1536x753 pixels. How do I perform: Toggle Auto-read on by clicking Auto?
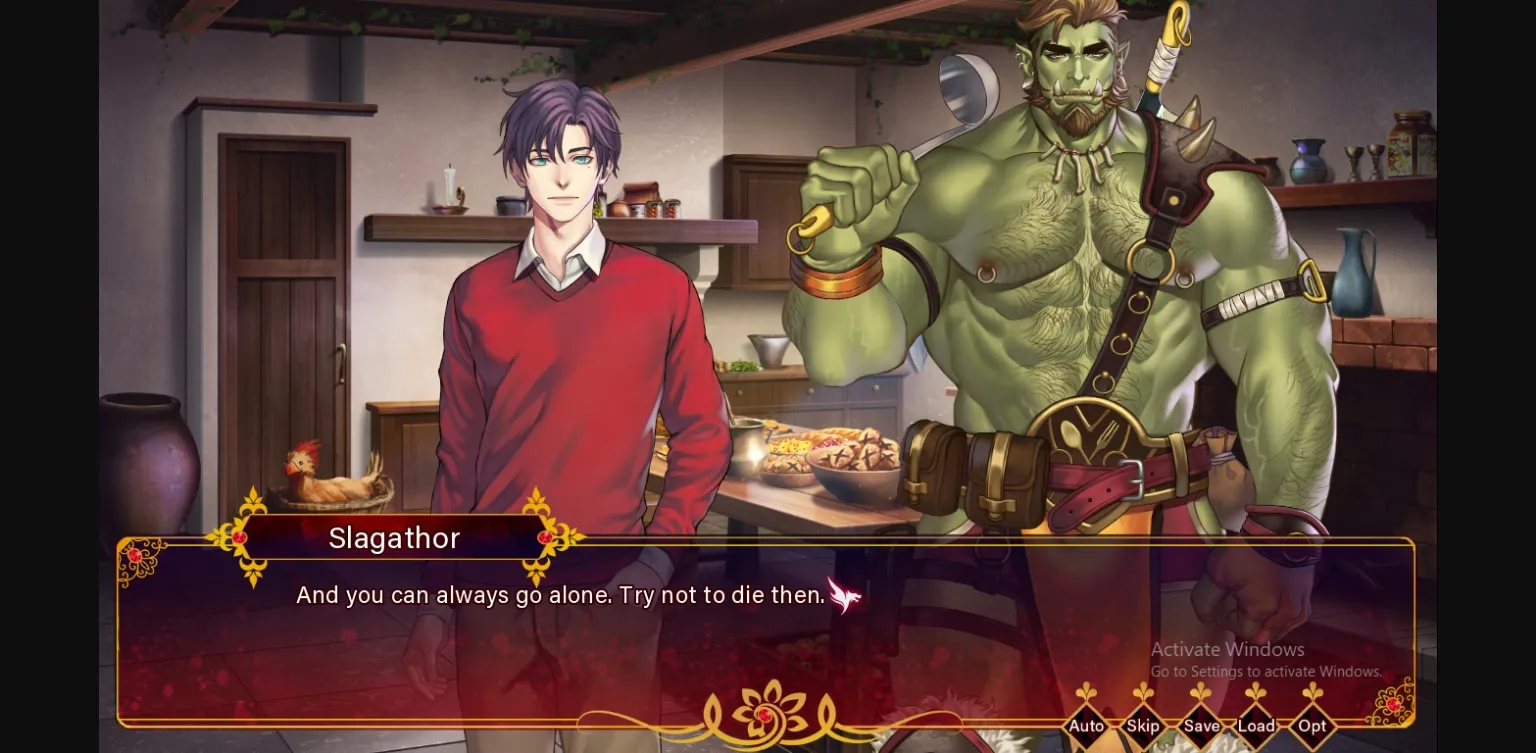1087,726
